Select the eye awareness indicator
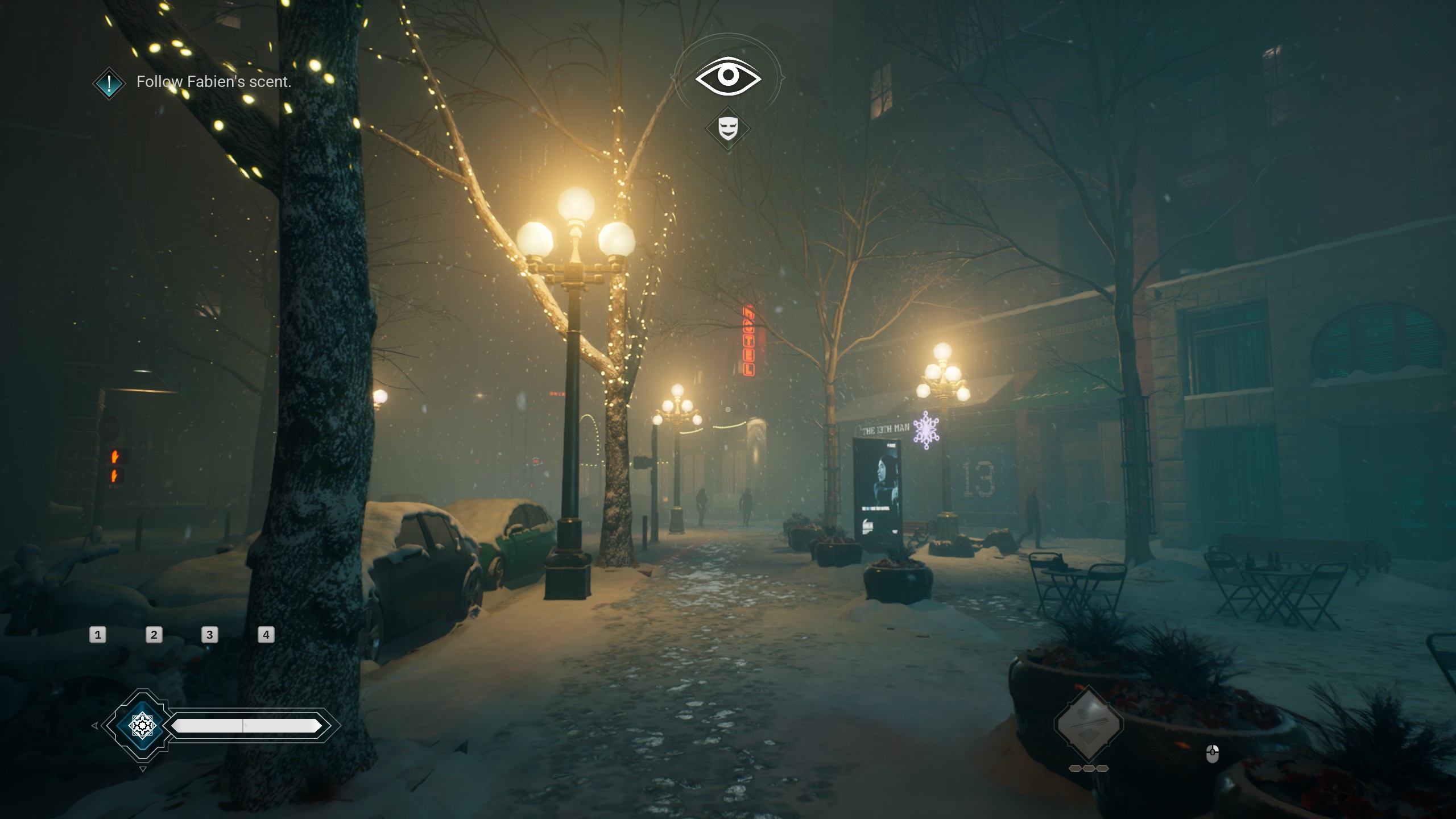Image resolution: width=1456 pixels, height=819 pixels. tap(727, 76)
